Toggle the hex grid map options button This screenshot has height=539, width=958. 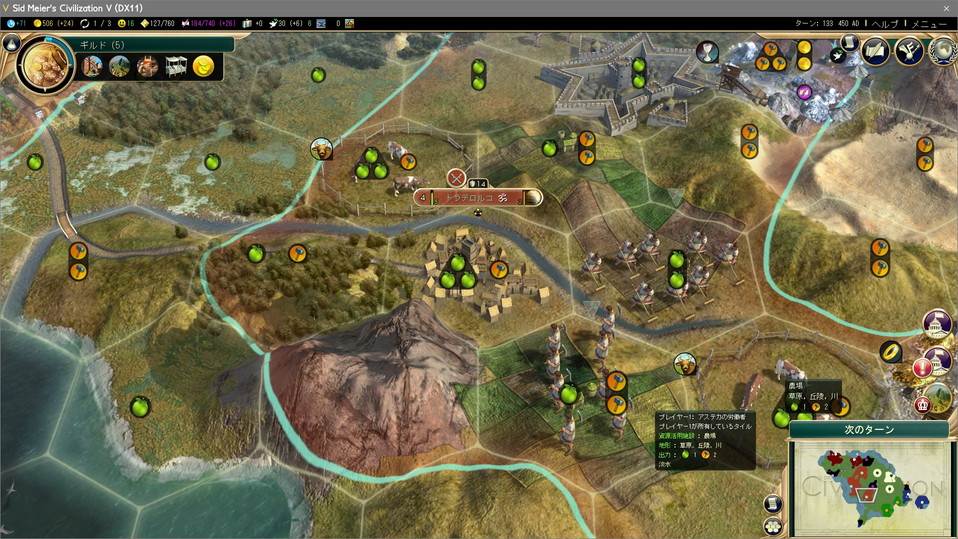772,525
